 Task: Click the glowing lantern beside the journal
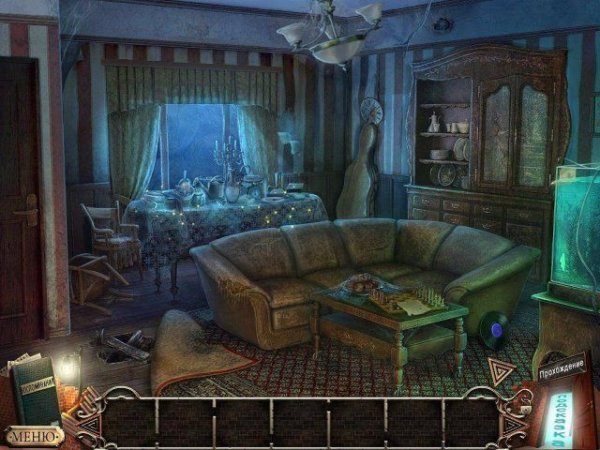(69, 371)
